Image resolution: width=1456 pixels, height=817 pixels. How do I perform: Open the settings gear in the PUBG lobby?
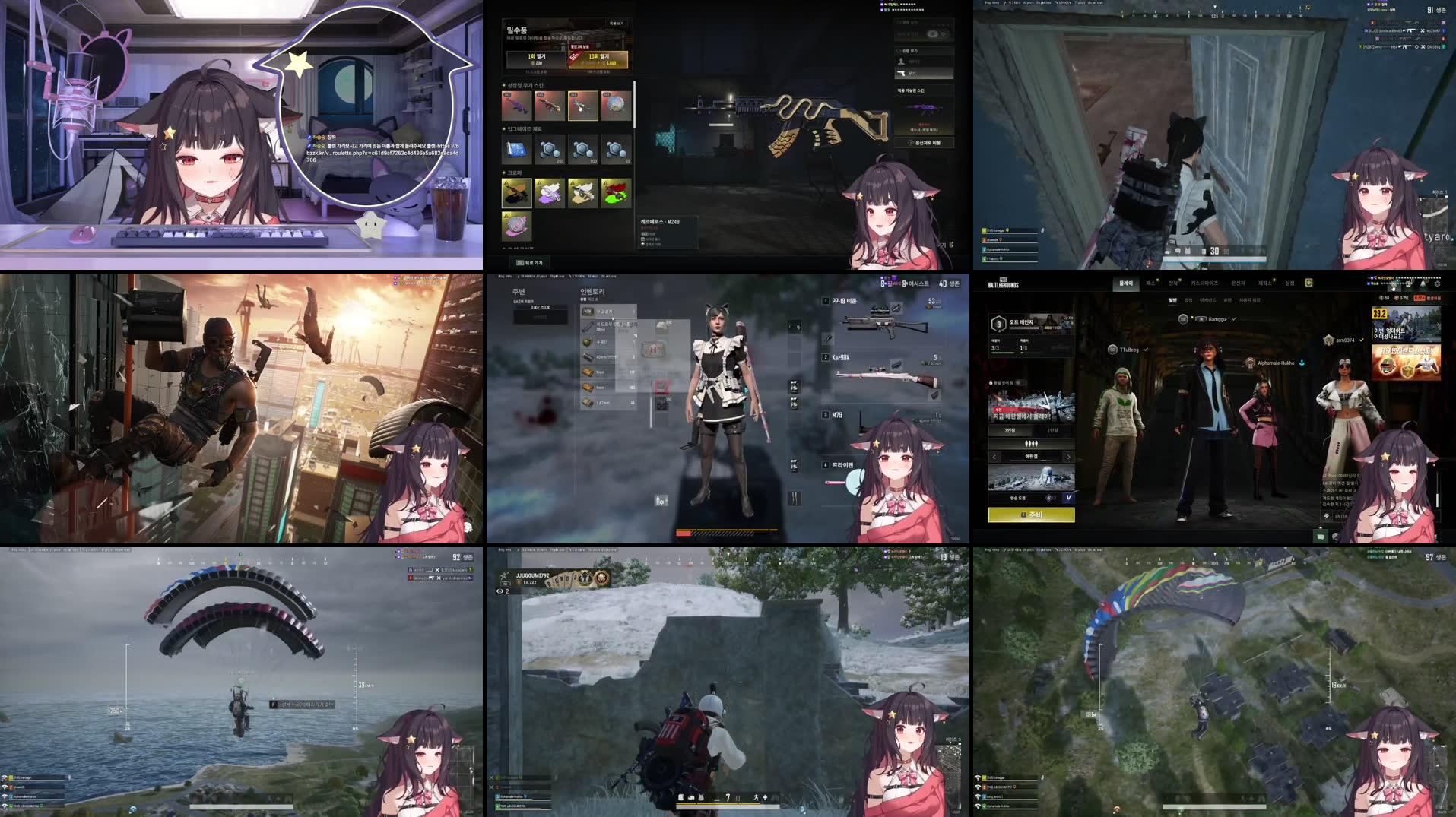1438,284
